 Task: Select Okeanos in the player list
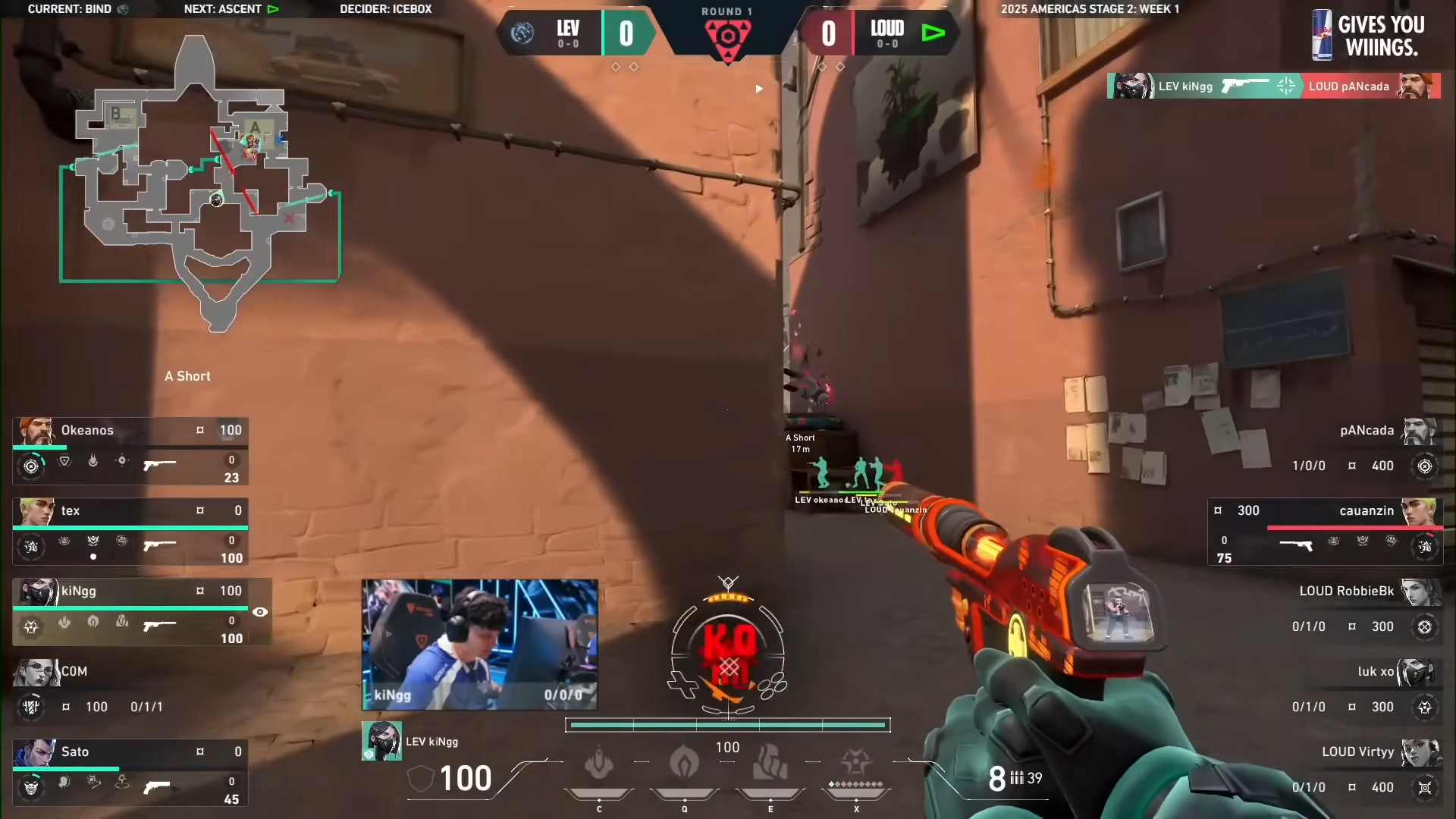click(x=130, y=450)
